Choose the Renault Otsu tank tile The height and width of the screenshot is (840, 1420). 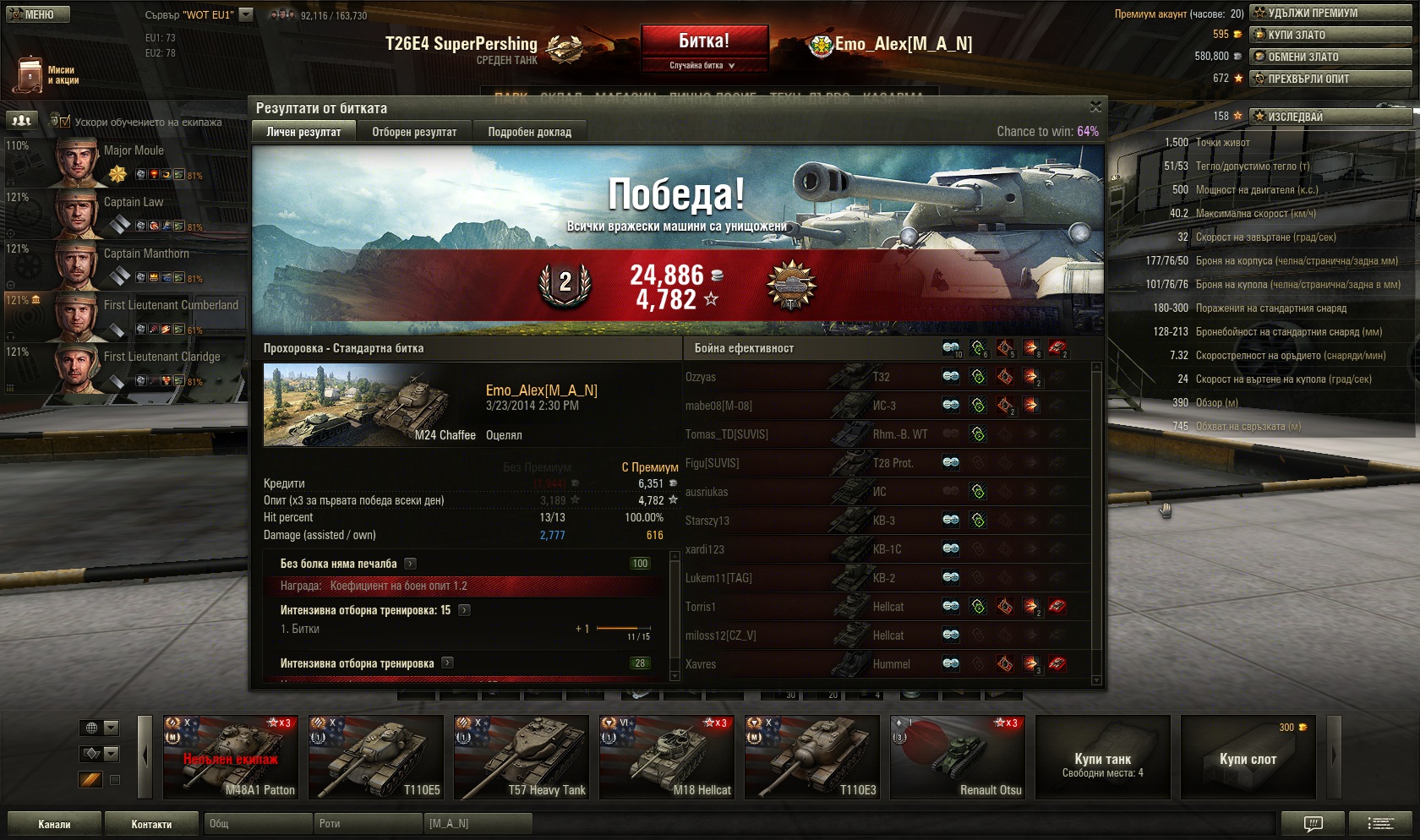(958, 757)
